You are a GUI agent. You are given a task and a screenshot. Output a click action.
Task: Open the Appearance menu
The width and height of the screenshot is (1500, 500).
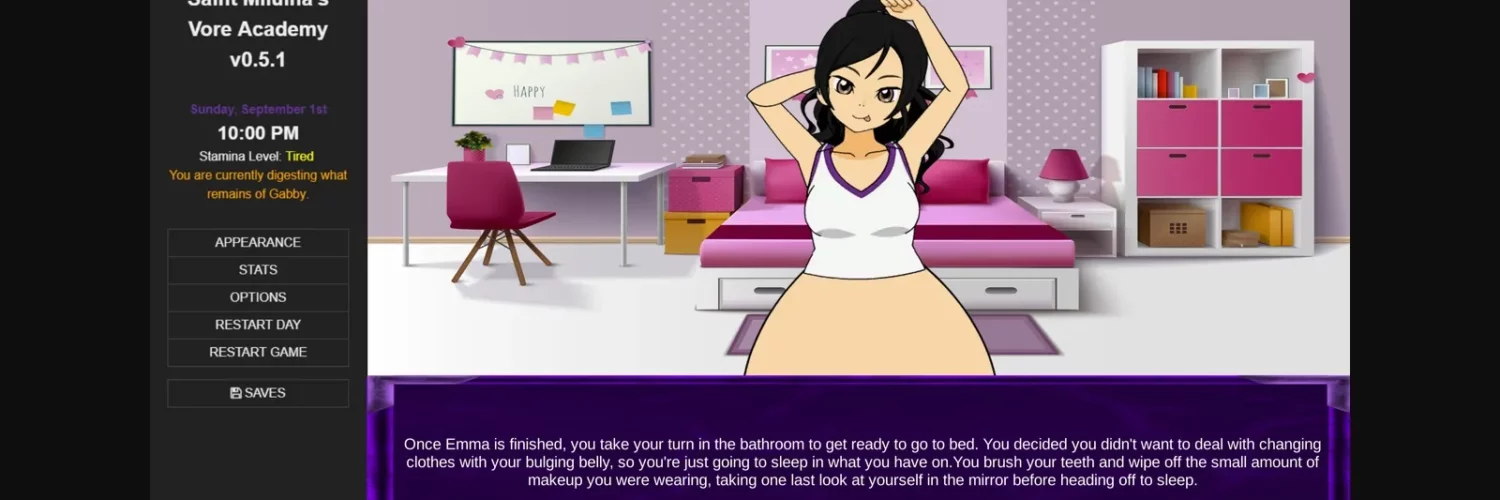pos(258,242)
